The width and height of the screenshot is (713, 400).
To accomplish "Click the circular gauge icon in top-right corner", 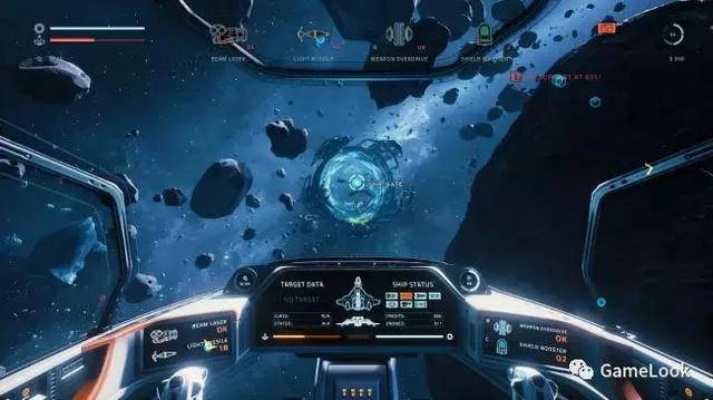I will pos(675,34).
